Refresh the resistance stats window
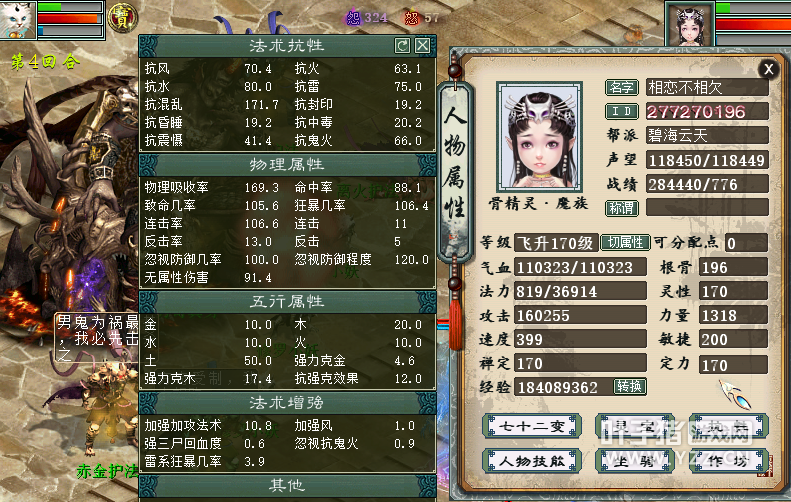Image resolution: width=791 pixels, height=502 pixels. click(403, 45)
